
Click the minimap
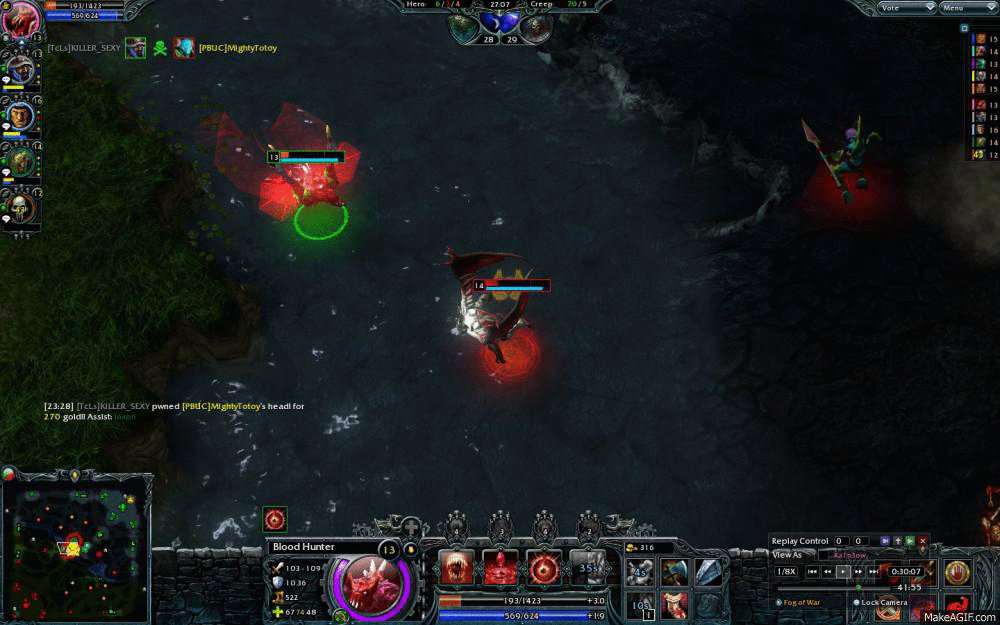(x=75, y=548)
